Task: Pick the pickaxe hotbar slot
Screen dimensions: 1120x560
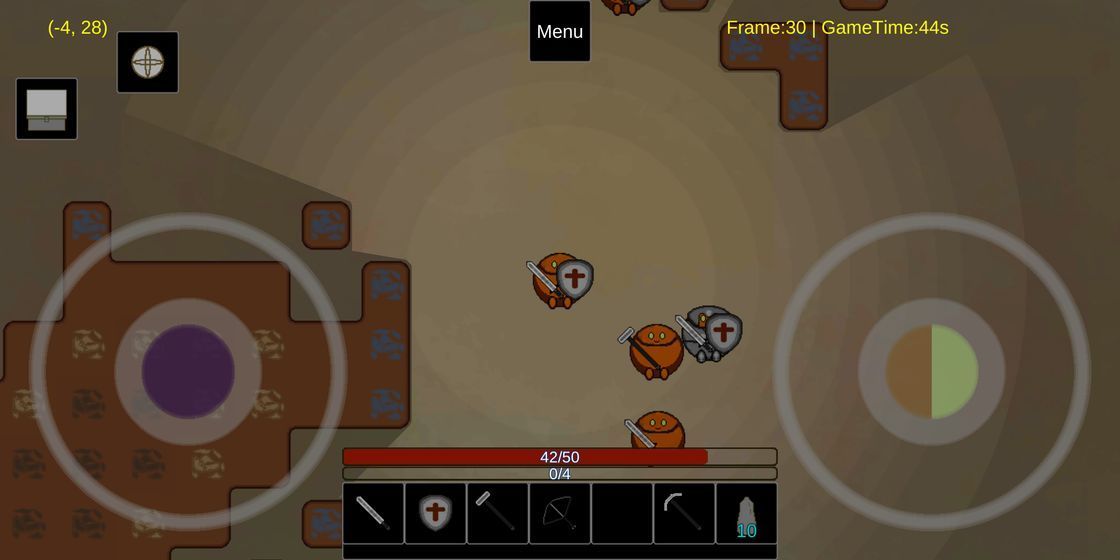Action: [x=684, y=513]
